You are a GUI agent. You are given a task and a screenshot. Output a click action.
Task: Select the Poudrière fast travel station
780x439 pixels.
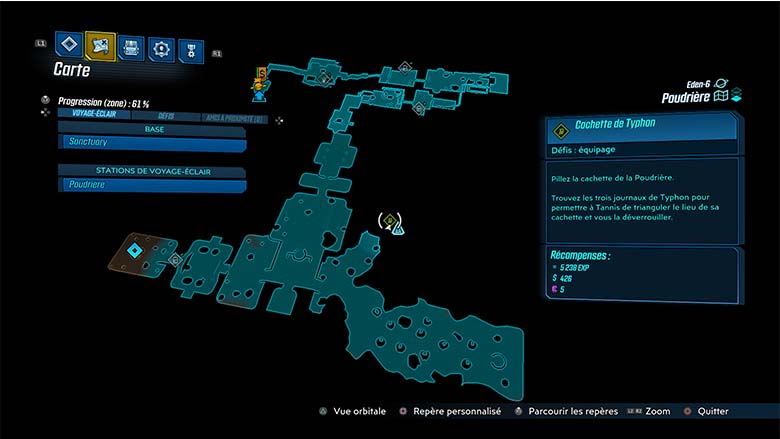coord(152,185)
